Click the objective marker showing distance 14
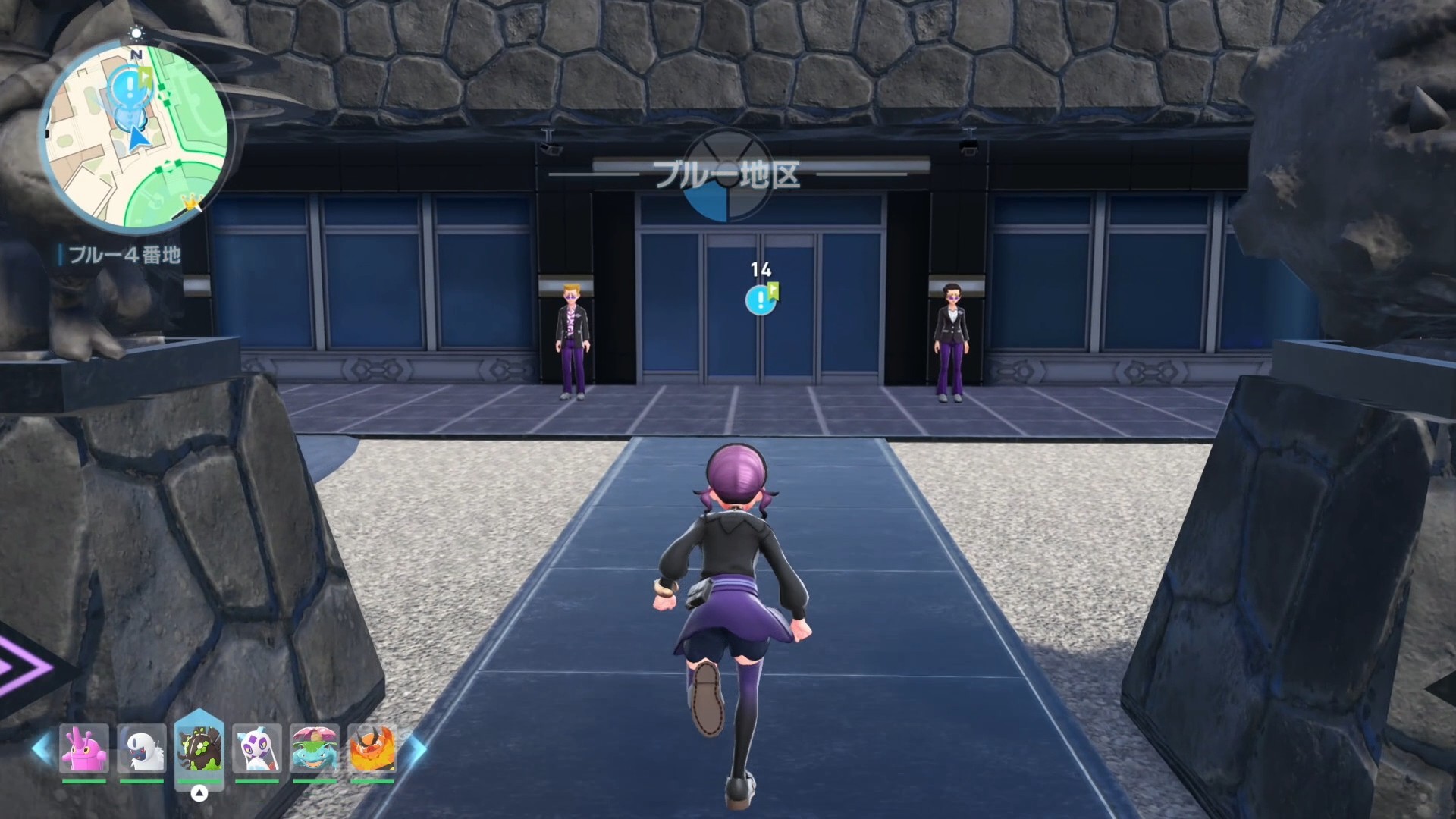1456x819 pixels. 761,300
